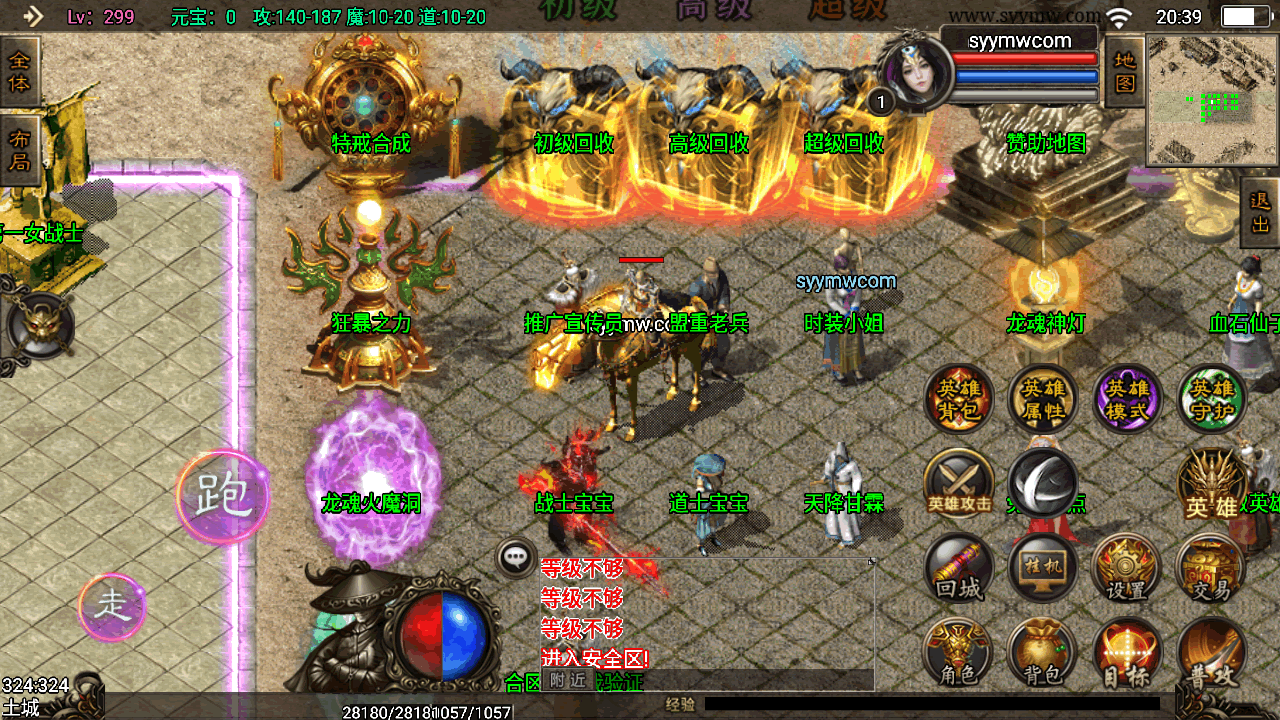Switch movement to 走 walk
The height and width of the screenshot is (720, 1280).
pos(112,607)
